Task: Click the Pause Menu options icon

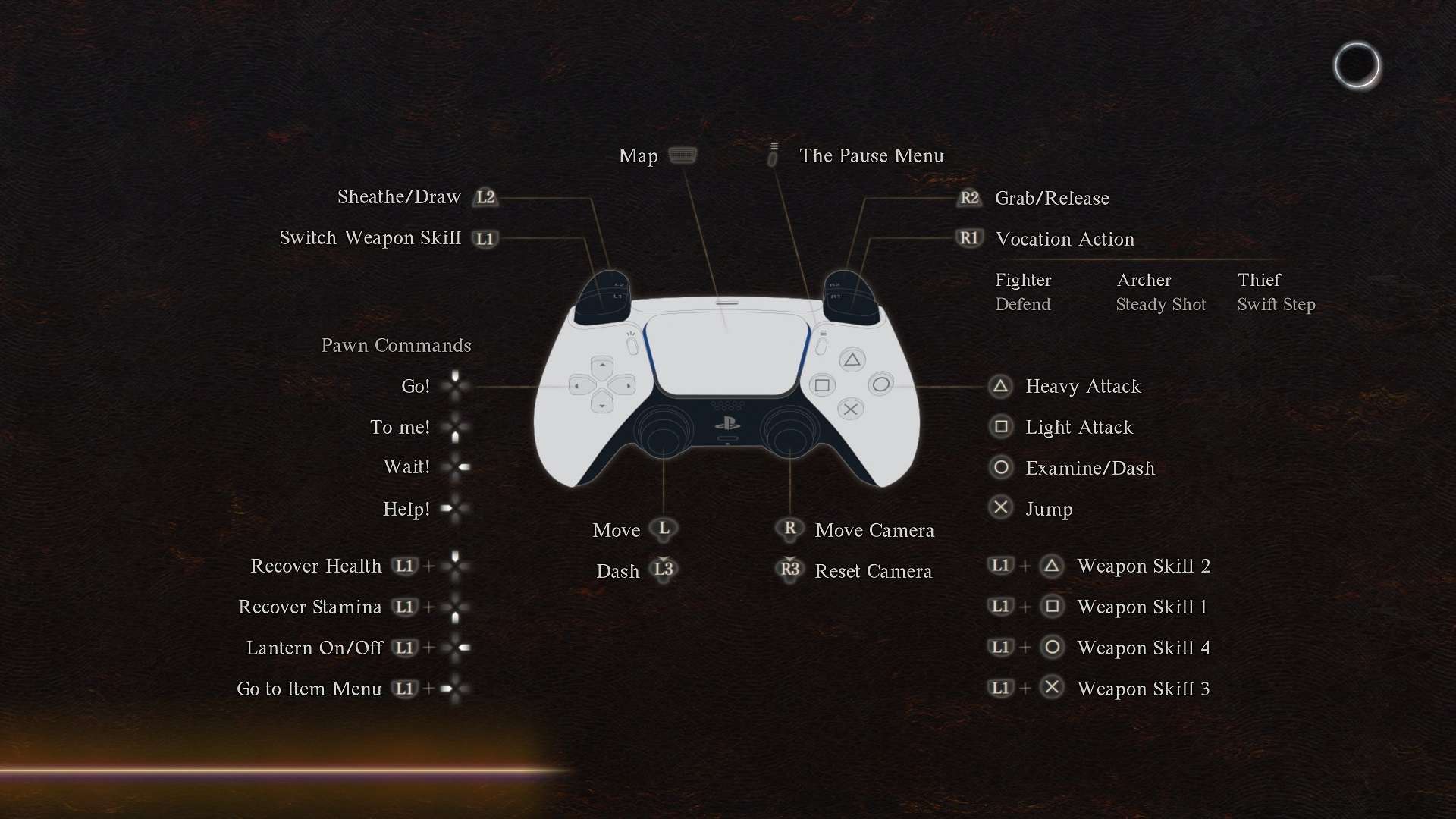Action: click(773, 153)
